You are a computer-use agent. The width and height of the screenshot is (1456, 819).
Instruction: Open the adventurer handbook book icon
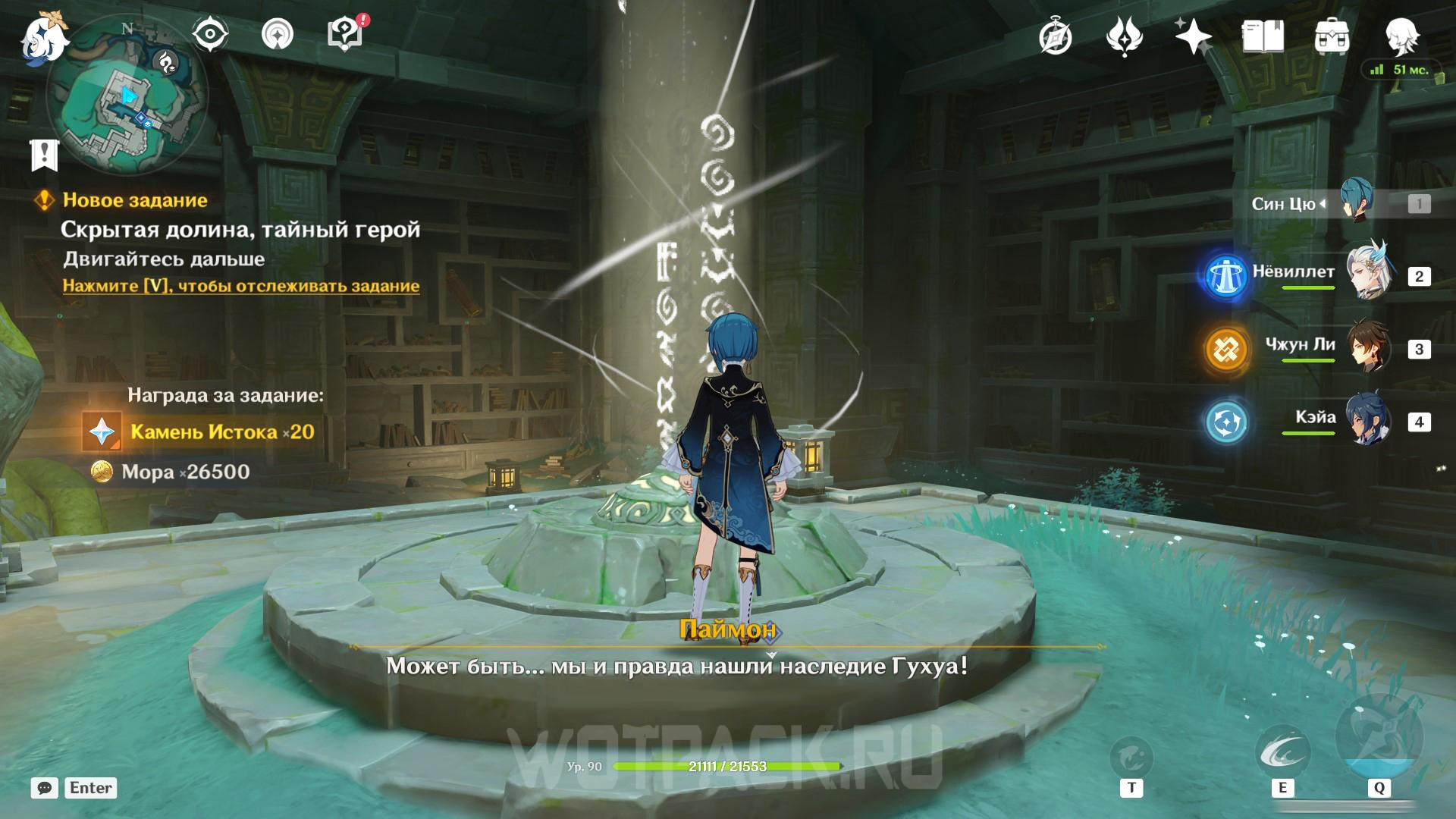[1263, 36]
